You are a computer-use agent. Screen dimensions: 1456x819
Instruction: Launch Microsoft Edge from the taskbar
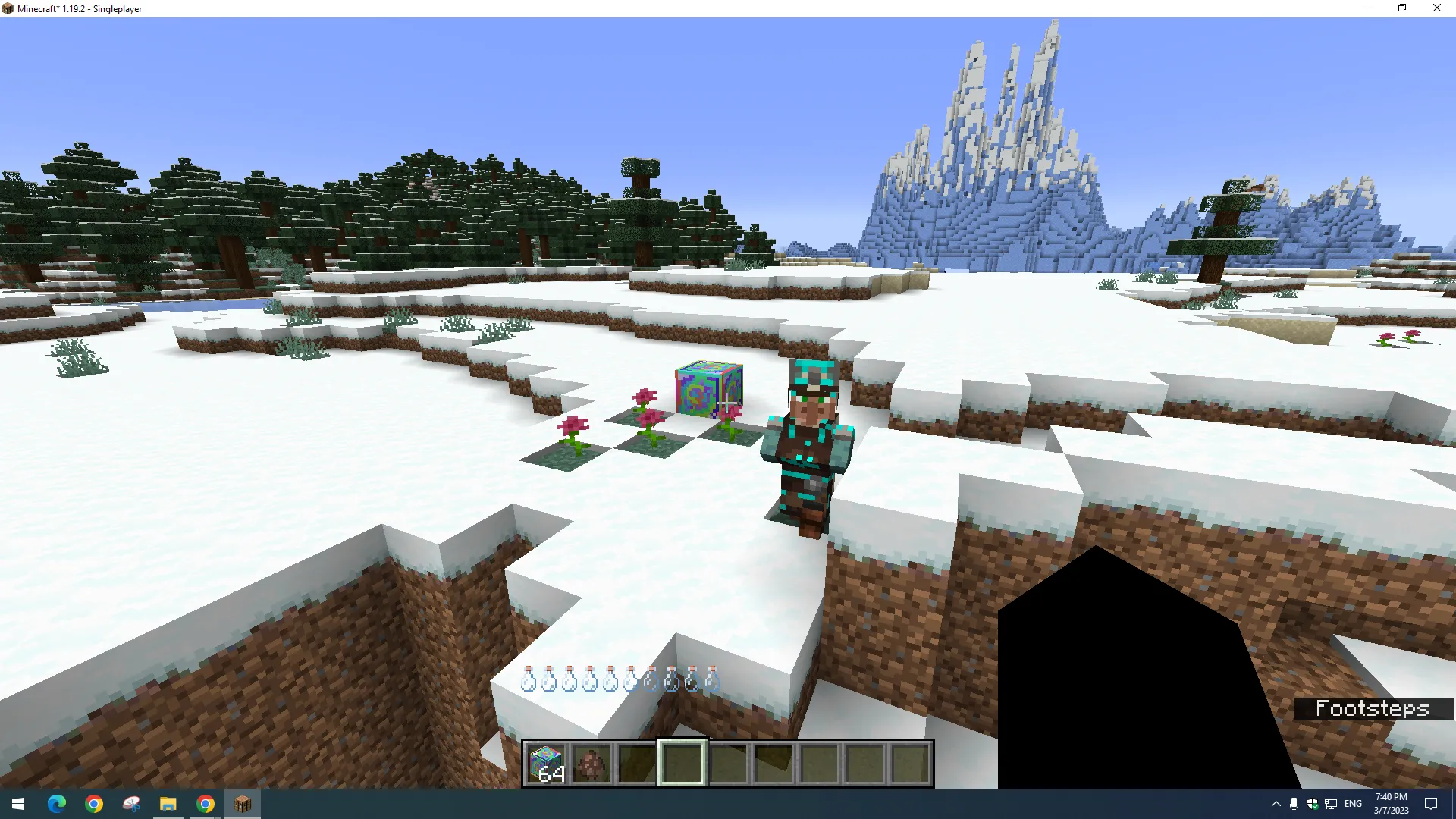pyautogui.click(x=57, y=803)
